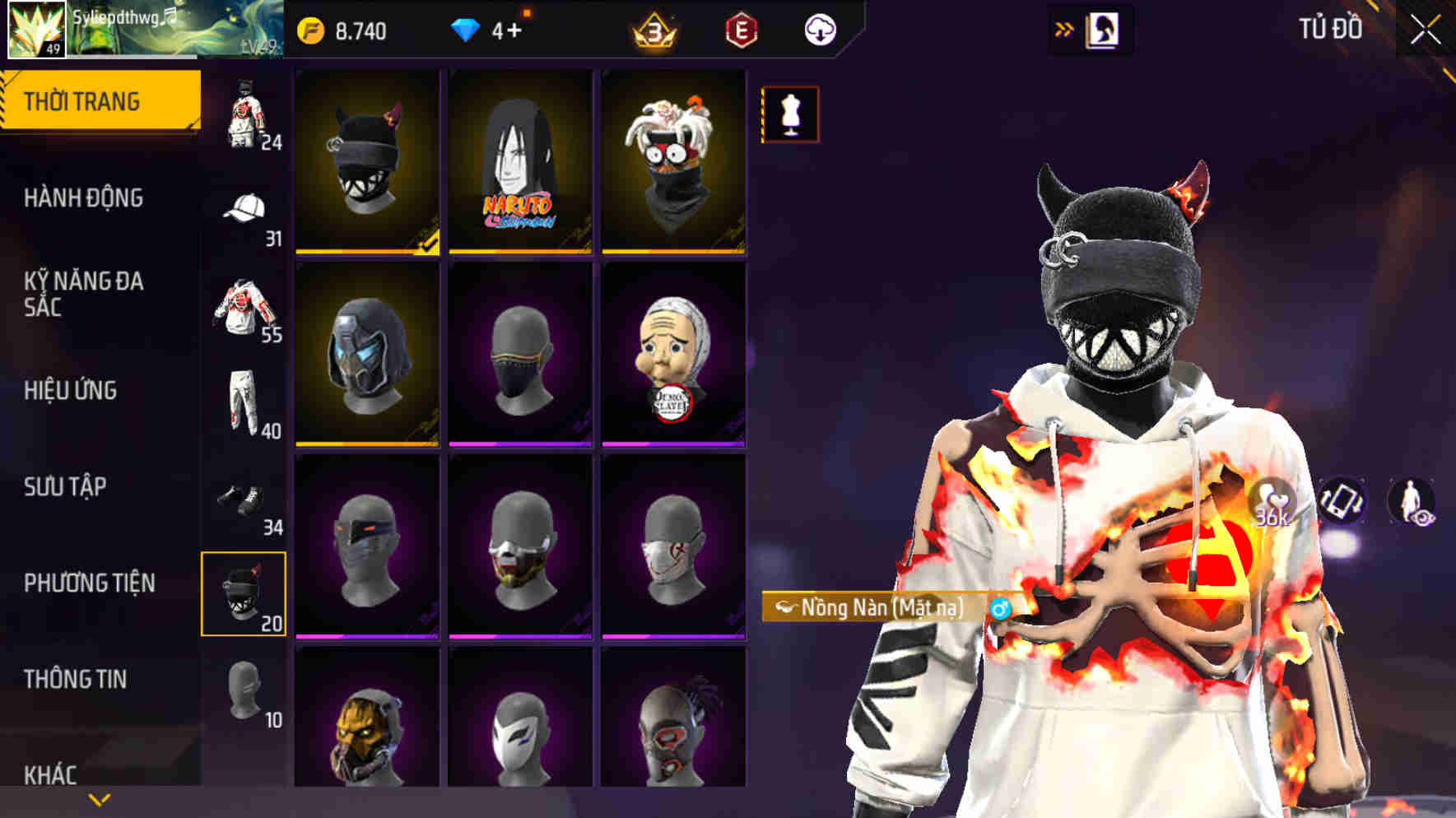Click the diamond balance icon
Screen dimensions: 1456x818
coord(467,29)
